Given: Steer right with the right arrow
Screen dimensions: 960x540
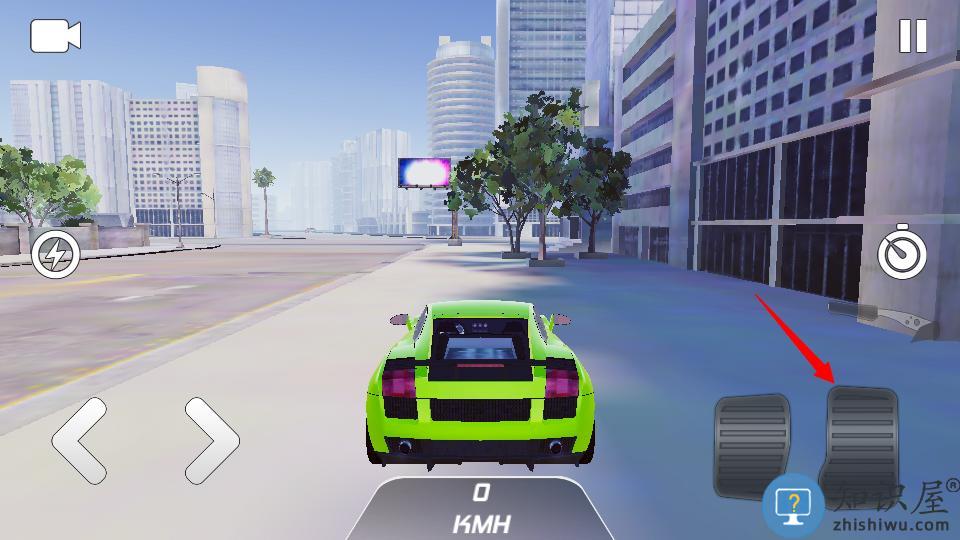Looking at the screenshot, I should click(212, 440).
